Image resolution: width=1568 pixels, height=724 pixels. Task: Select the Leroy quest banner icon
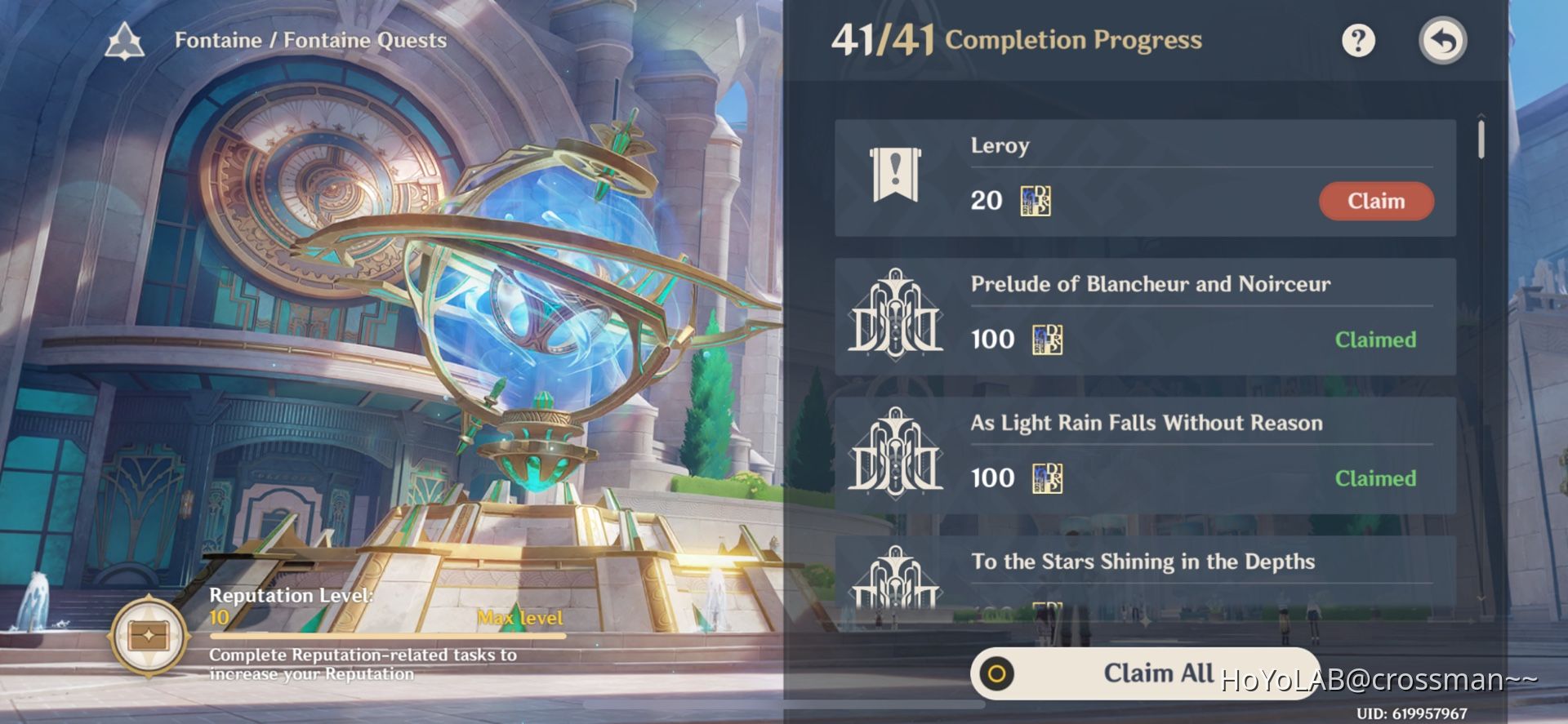(895, 174)
